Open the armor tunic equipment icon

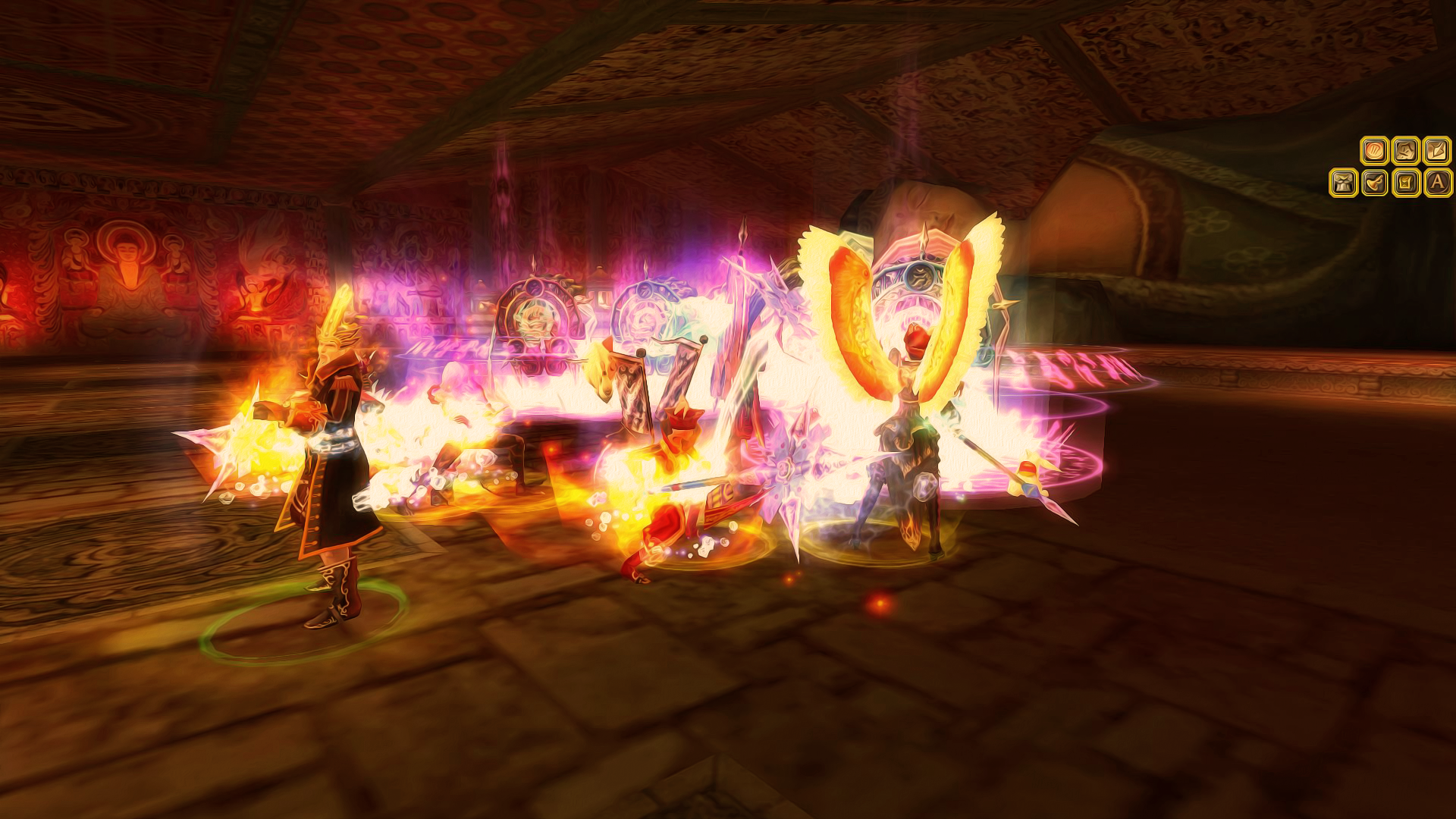pos(1343,183)
